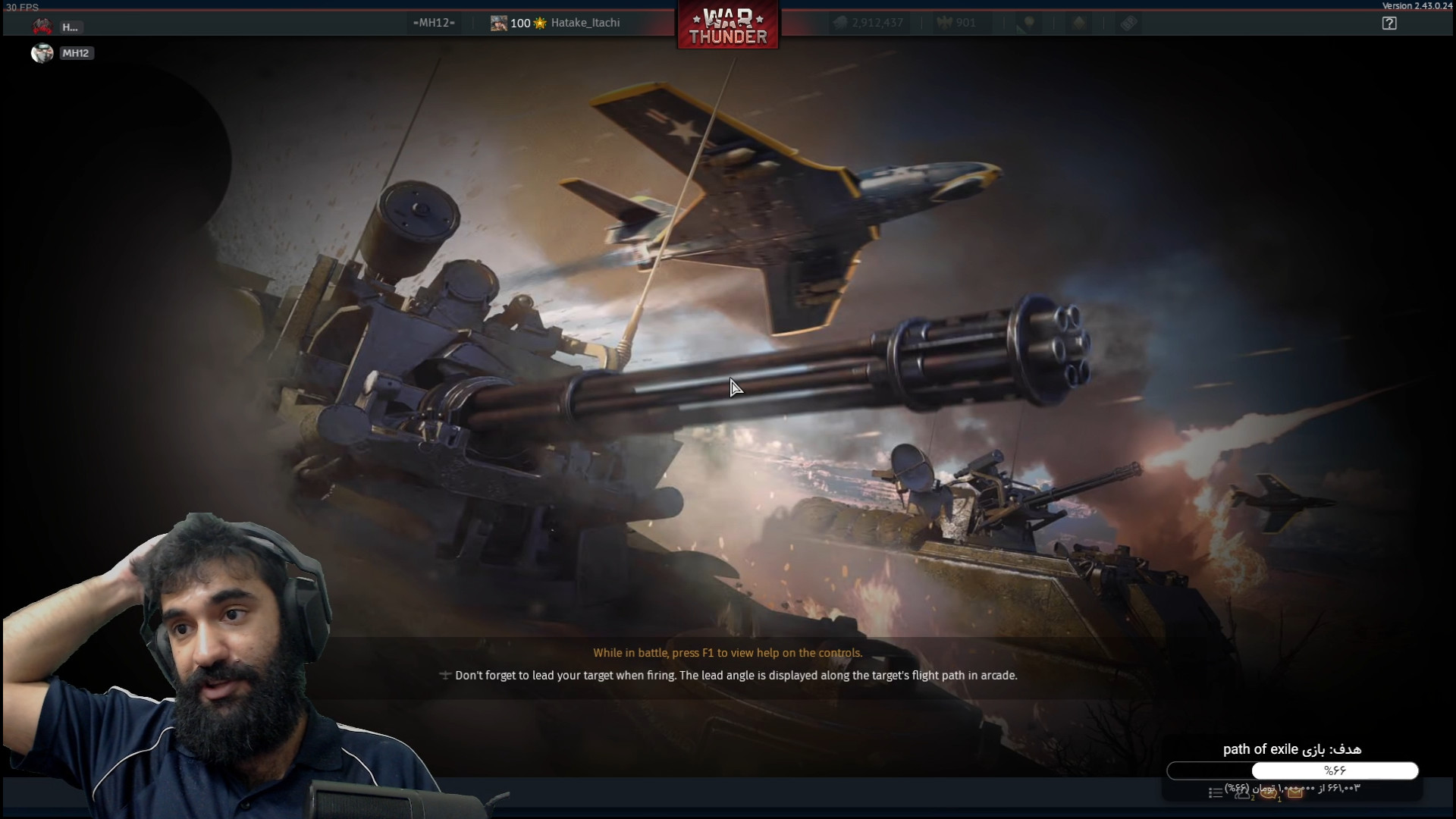This screenshot has width=1456, height=819.
Task: Click the War Thunder logo
Action: coord(728,26)
